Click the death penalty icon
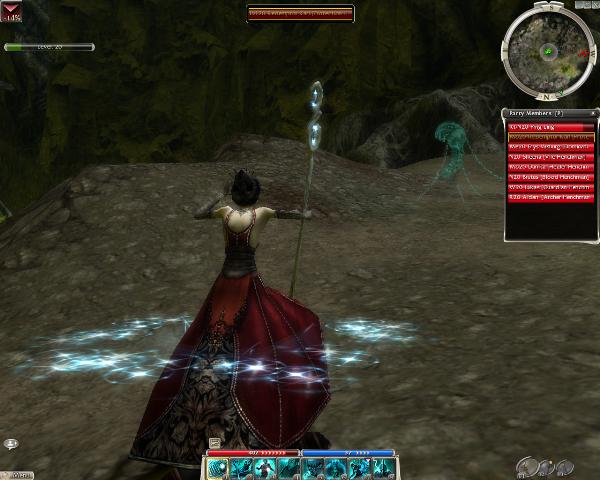The height and width of the screenshot is (480, 600). click(12, 13)
